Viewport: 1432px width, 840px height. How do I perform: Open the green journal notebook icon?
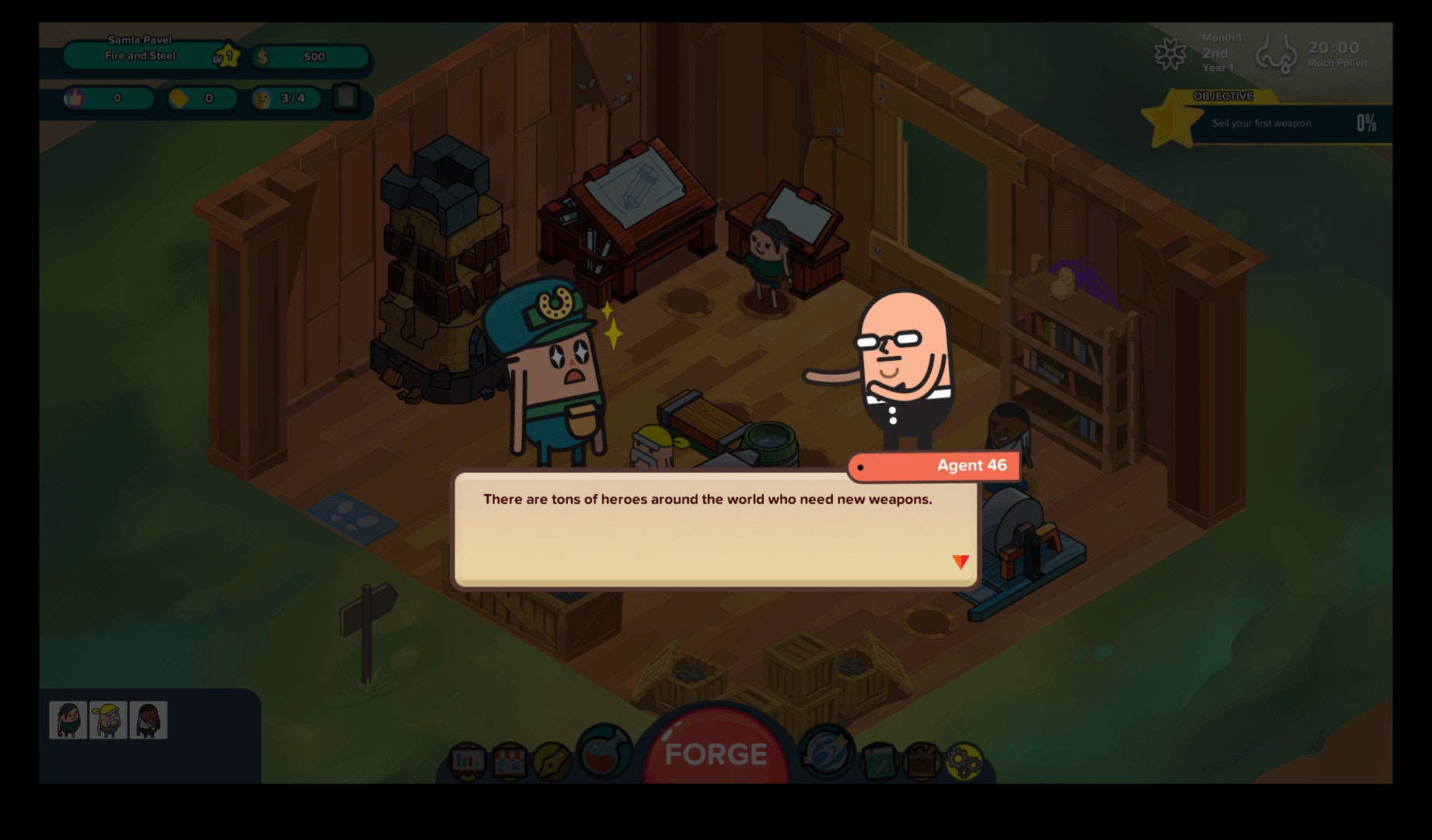(x=880, y=761)
